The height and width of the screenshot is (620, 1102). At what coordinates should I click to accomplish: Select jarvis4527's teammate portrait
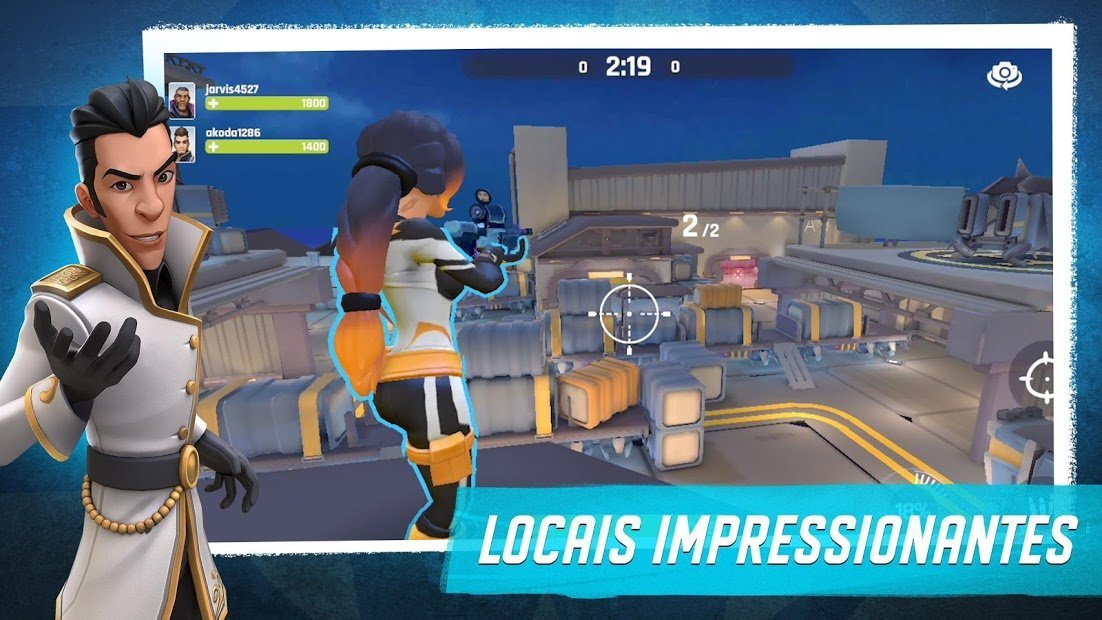click(x=182, y=98)
